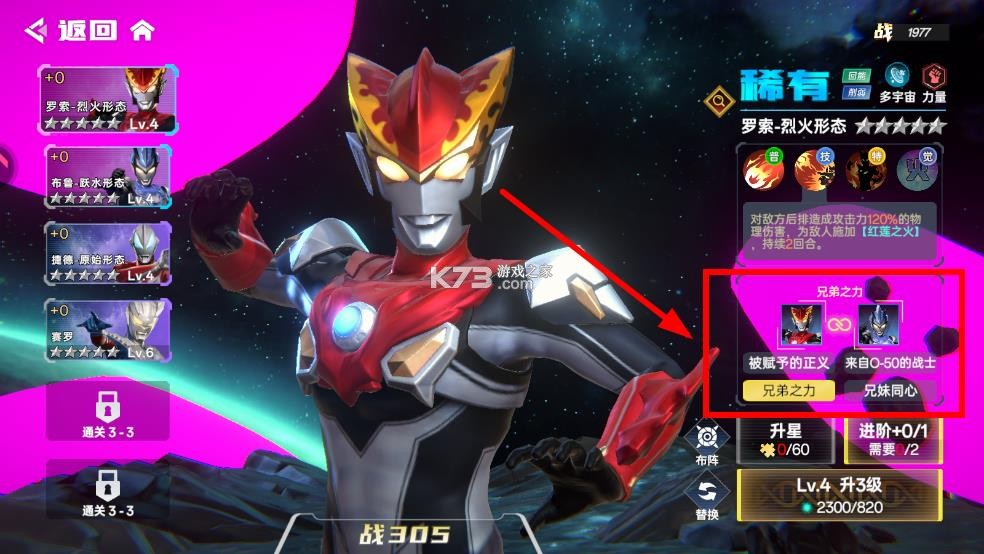Inspect hero details with the magnifier icon
This screenshot has width=984, height=554.
pos(719,98)
